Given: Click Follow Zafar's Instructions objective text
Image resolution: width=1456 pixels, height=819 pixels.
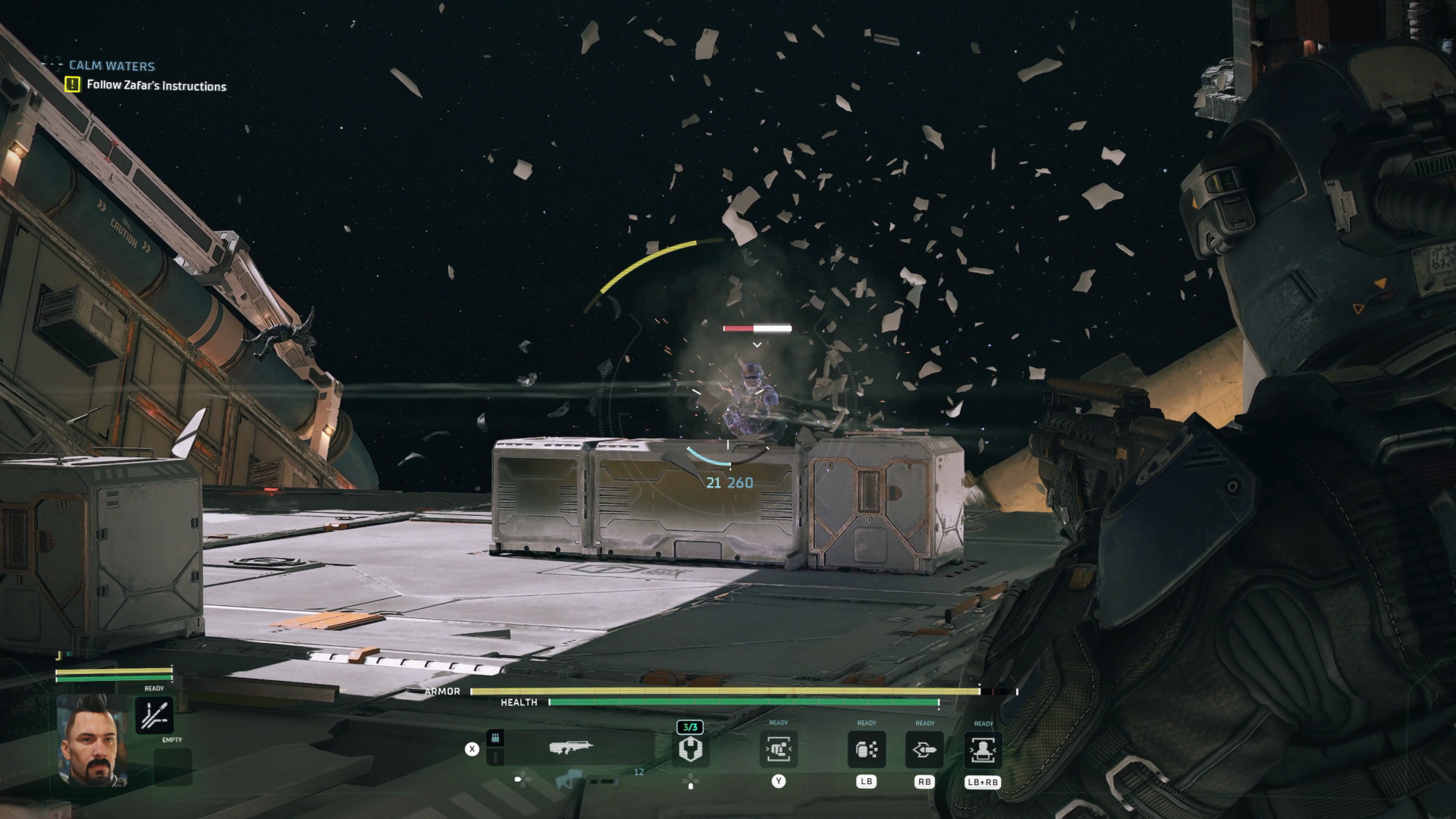Looking at the screenshot, I should [156, 86].
